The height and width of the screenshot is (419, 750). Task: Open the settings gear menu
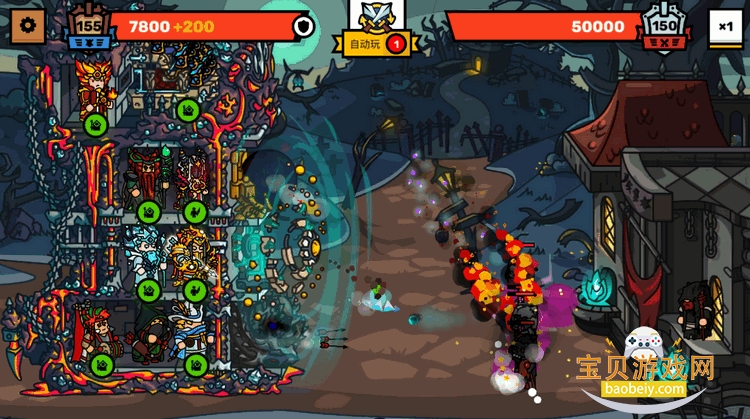26,25
